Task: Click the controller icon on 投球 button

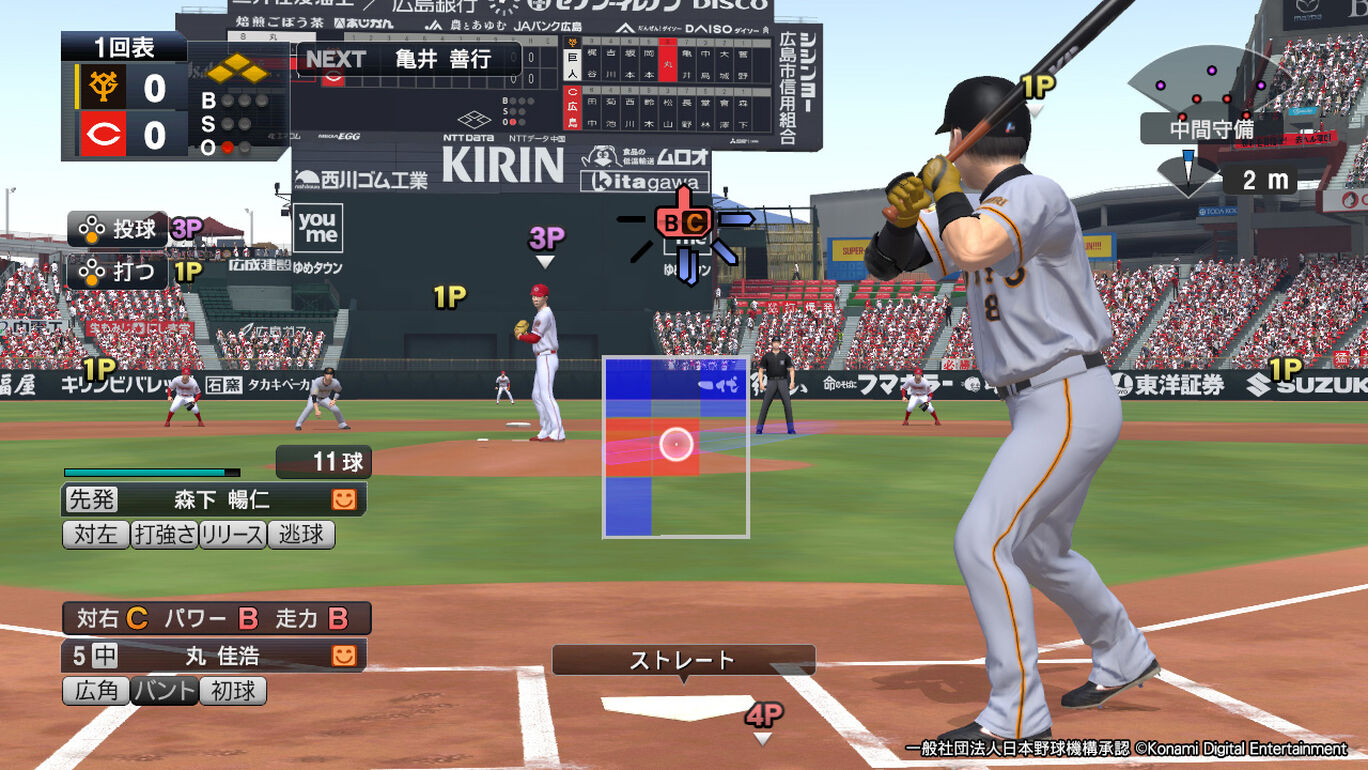Action: [92, 229]
